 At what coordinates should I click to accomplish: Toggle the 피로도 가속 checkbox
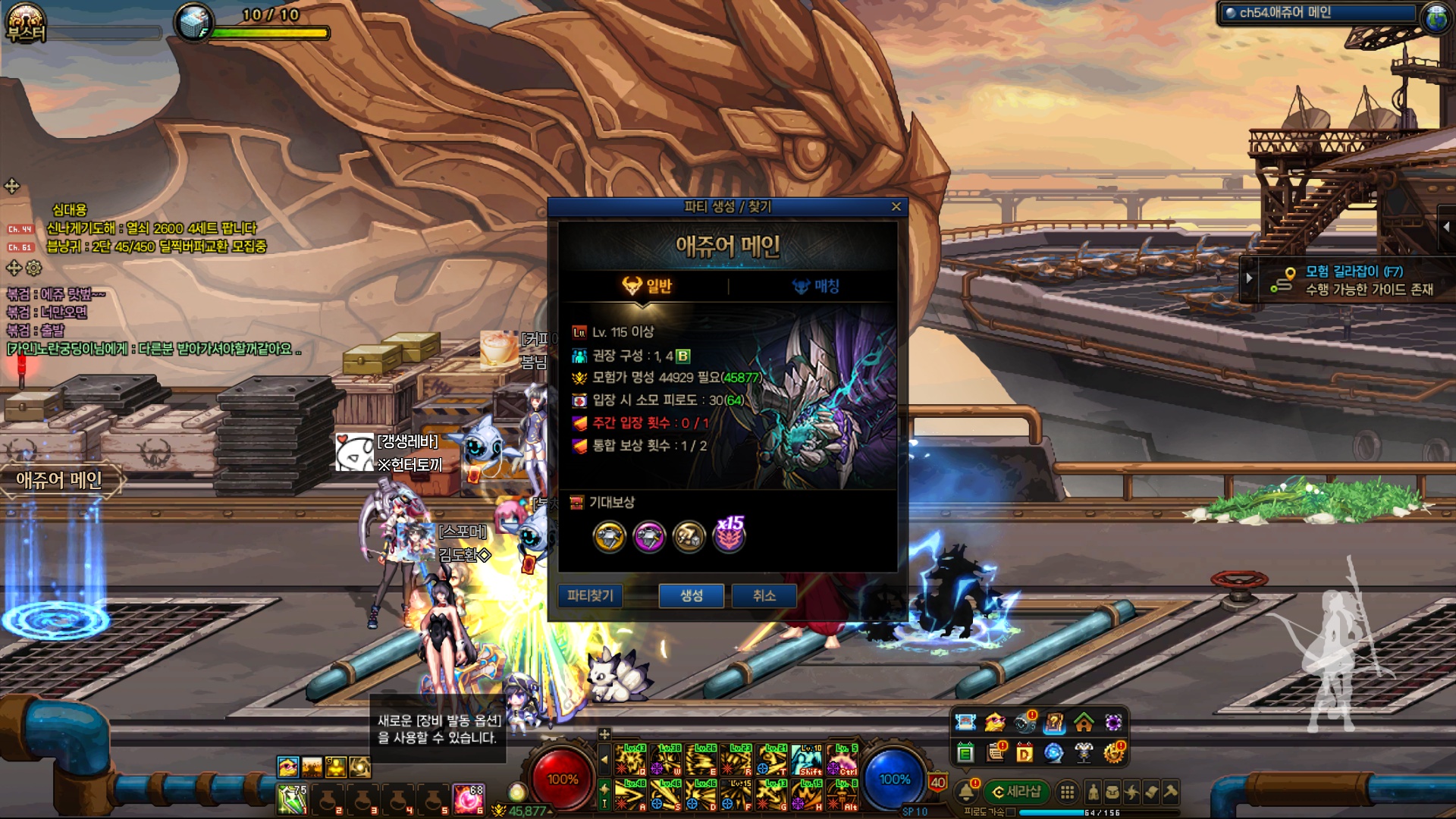pyautogui.click(x=1010, y=812)
